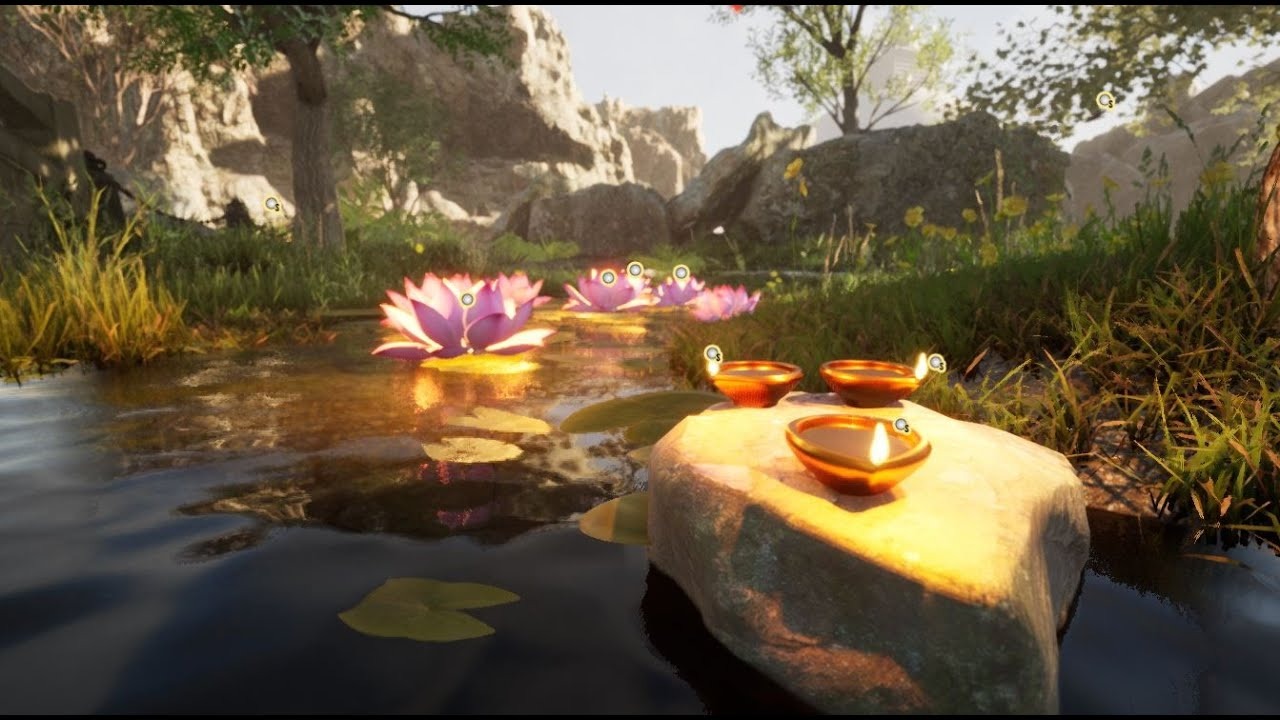Select the light marker in the upper-right tree canopy
The width and height of the screenshot is (1280, 720).
1105,100
